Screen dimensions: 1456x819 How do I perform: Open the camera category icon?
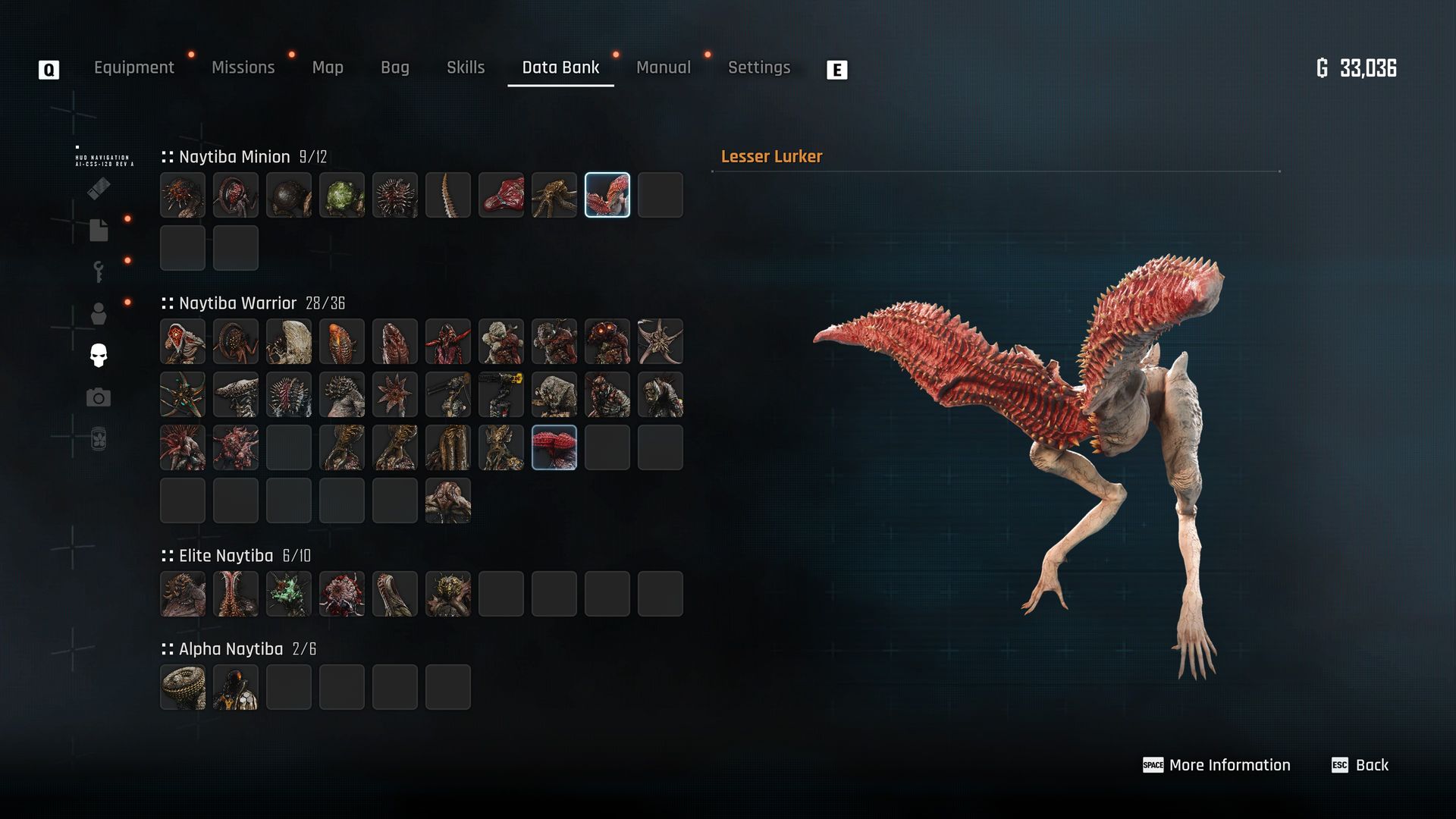[99, 397]
